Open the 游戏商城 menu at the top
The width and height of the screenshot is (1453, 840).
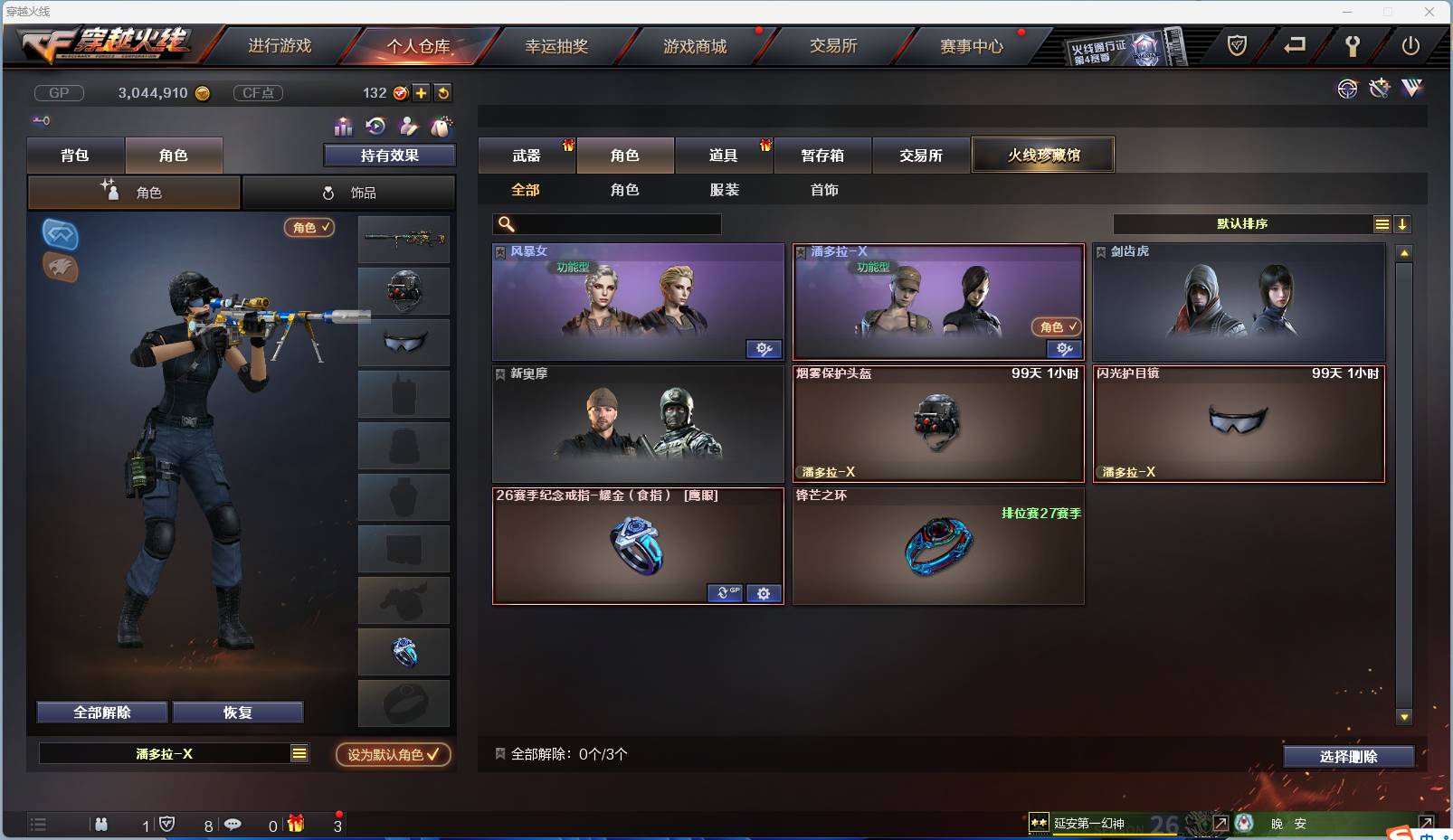697,46
